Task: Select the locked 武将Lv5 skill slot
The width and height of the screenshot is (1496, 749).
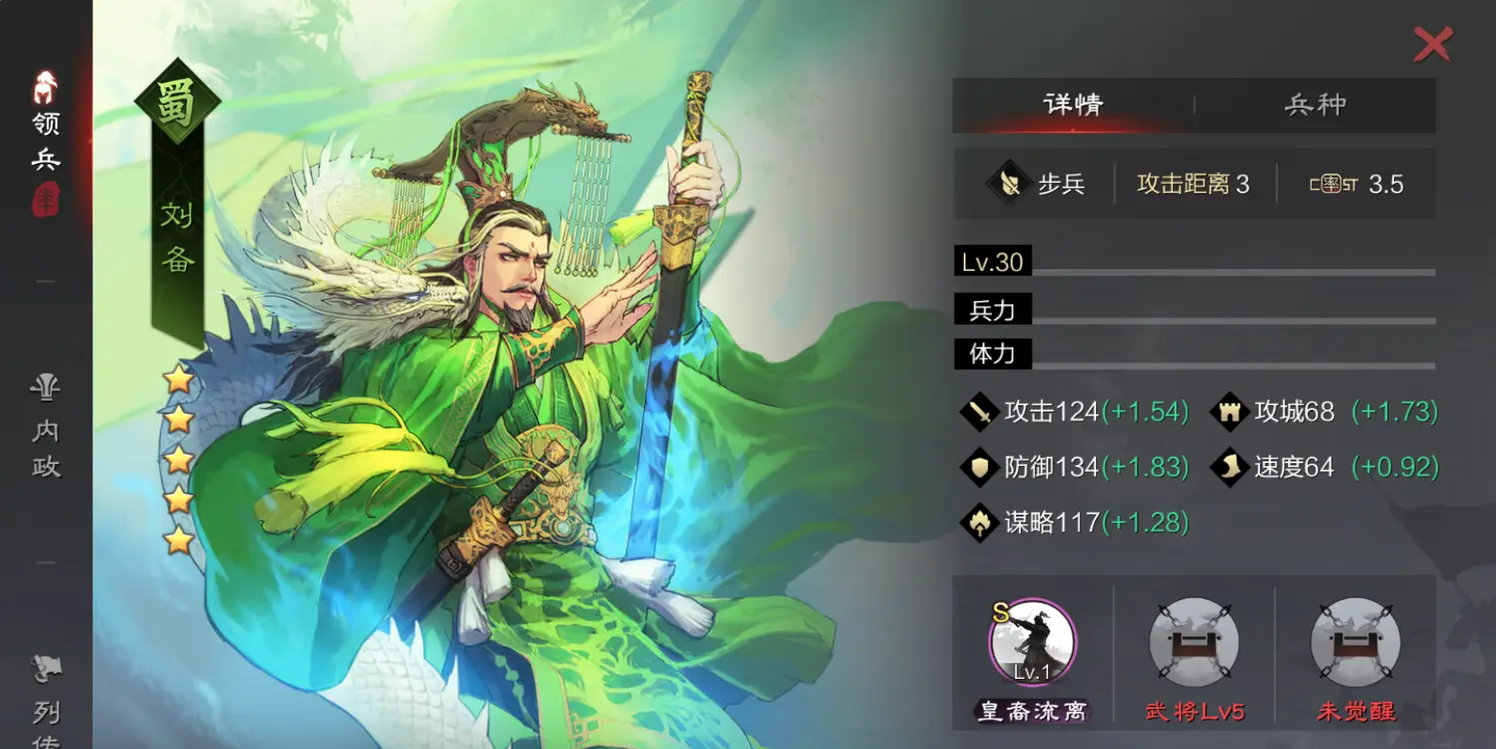Action: tap(1194, 643)
